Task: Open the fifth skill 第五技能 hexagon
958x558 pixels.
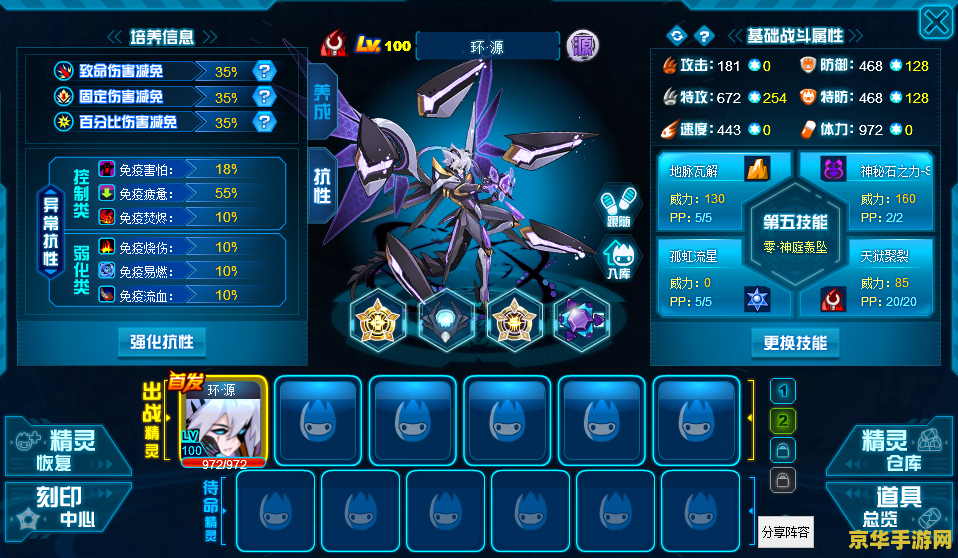Action: tap(795, 232)
